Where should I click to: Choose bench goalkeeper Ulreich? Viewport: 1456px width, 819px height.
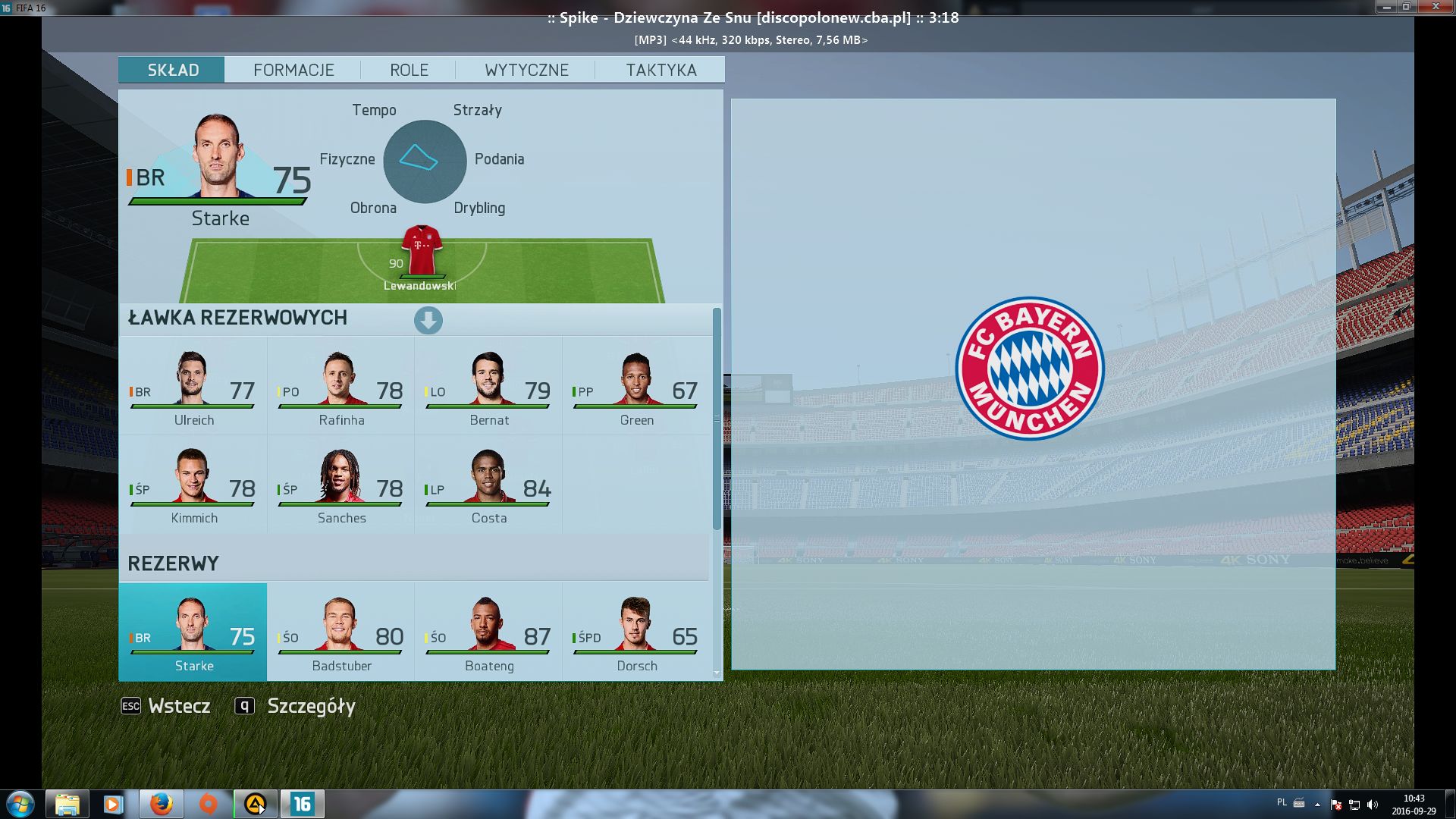pos(193,387)
